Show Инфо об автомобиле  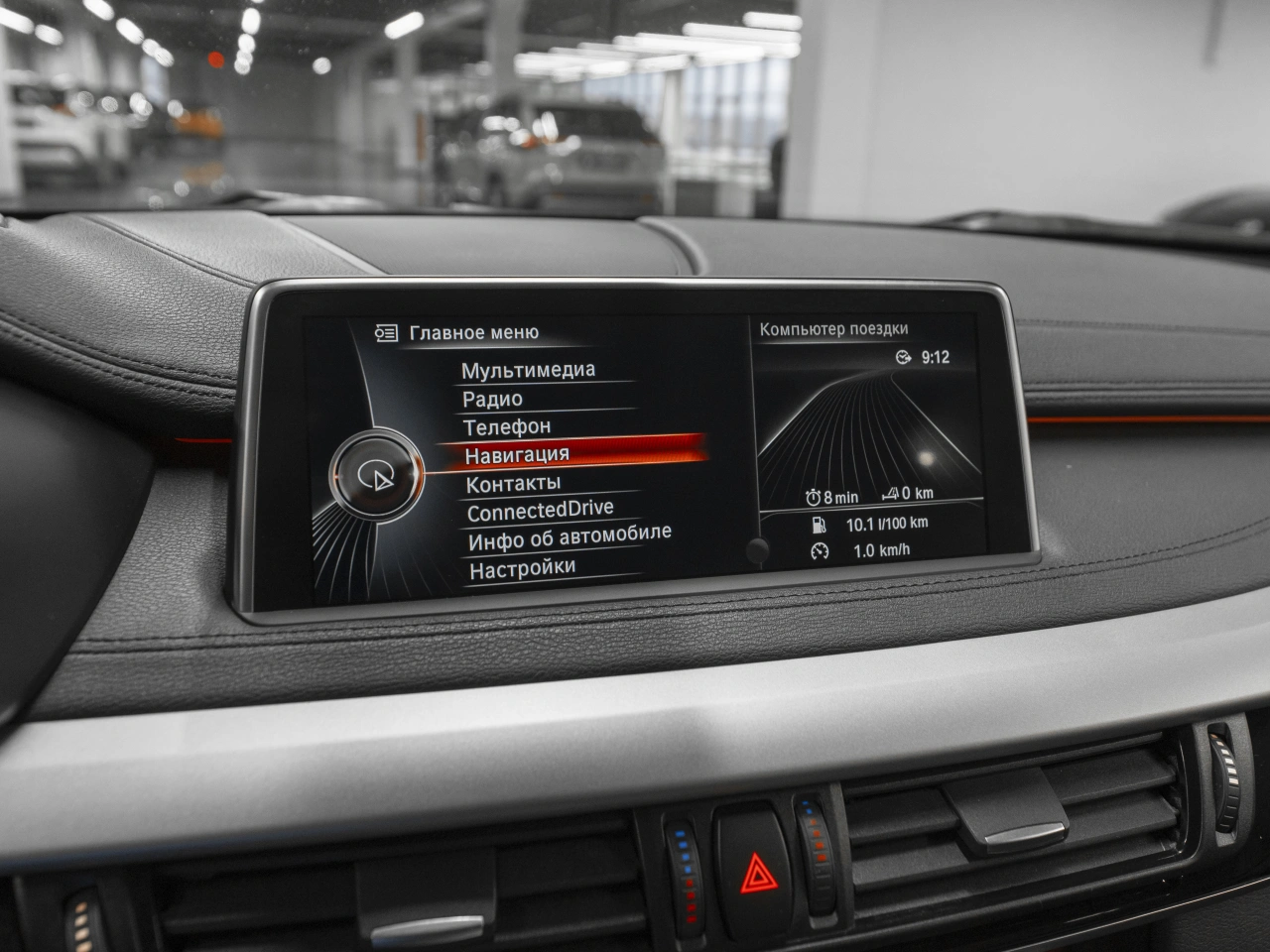pos(570,537)
